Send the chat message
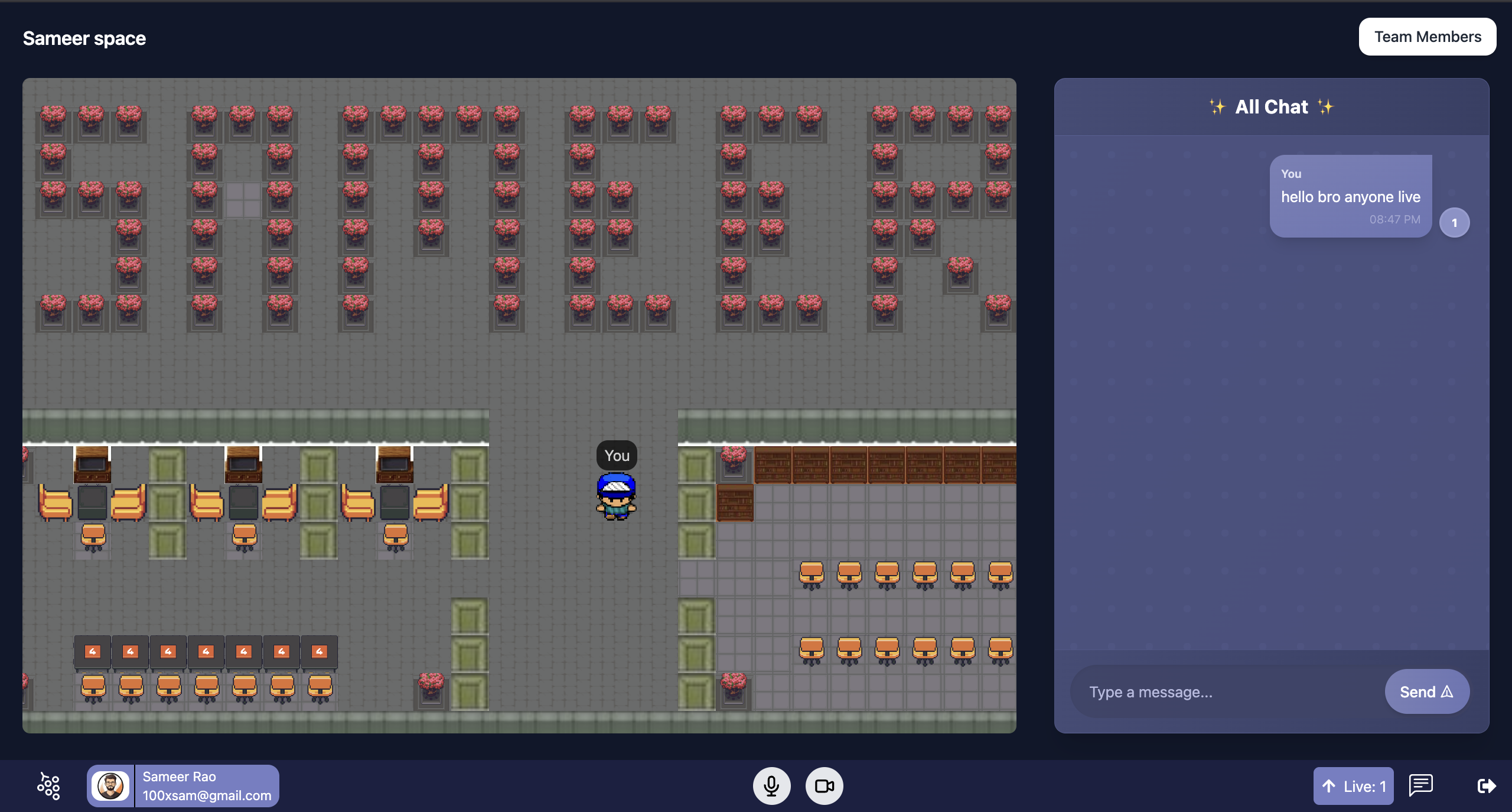The width and height of the screenshot is (1512, 812). [x=1426, y=691]
